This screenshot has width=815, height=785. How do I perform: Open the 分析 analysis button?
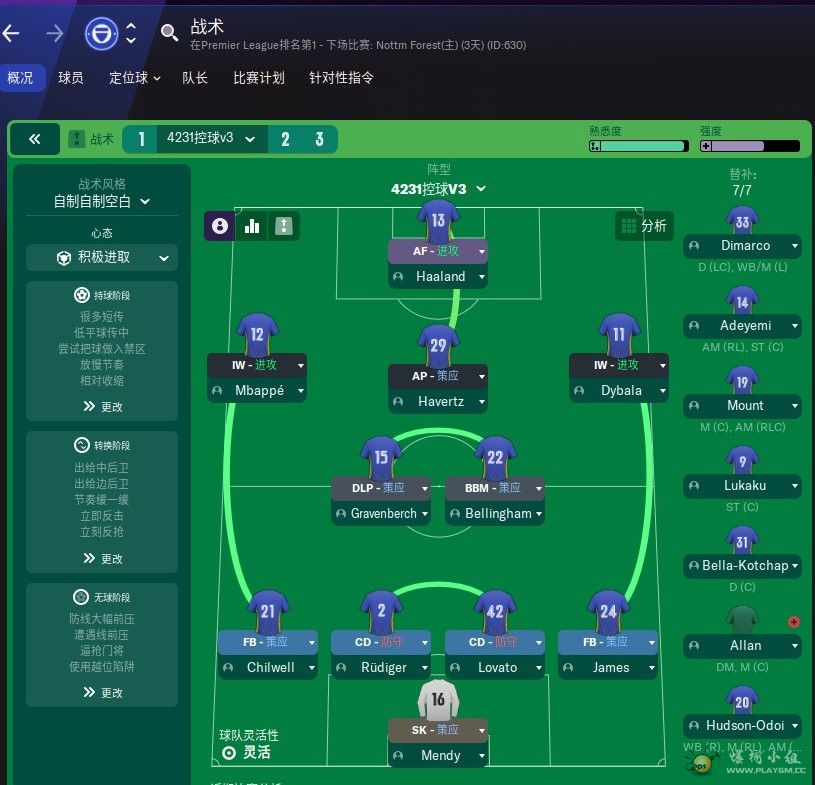point(643,226)
